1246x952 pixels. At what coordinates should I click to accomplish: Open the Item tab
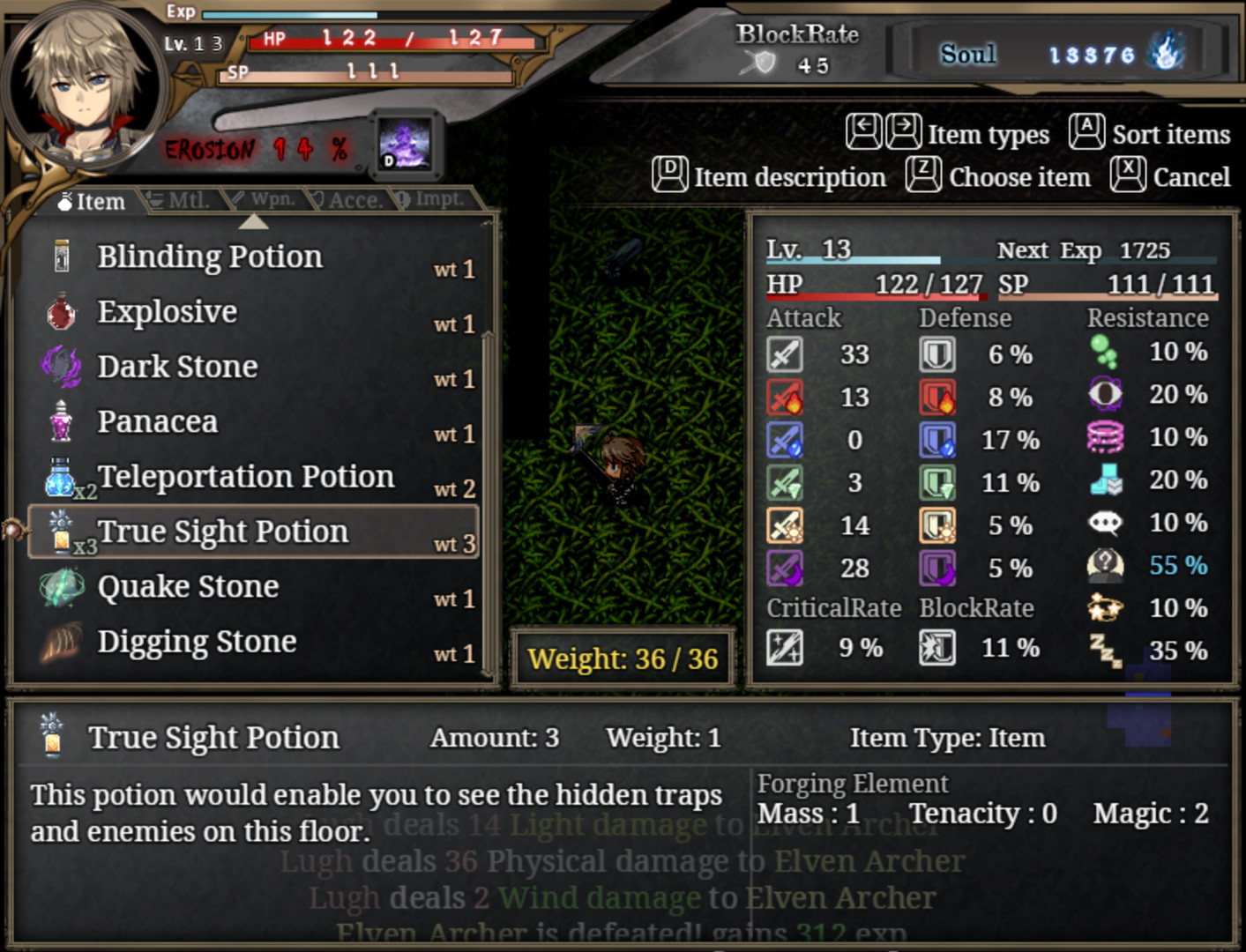click(92, 202)
